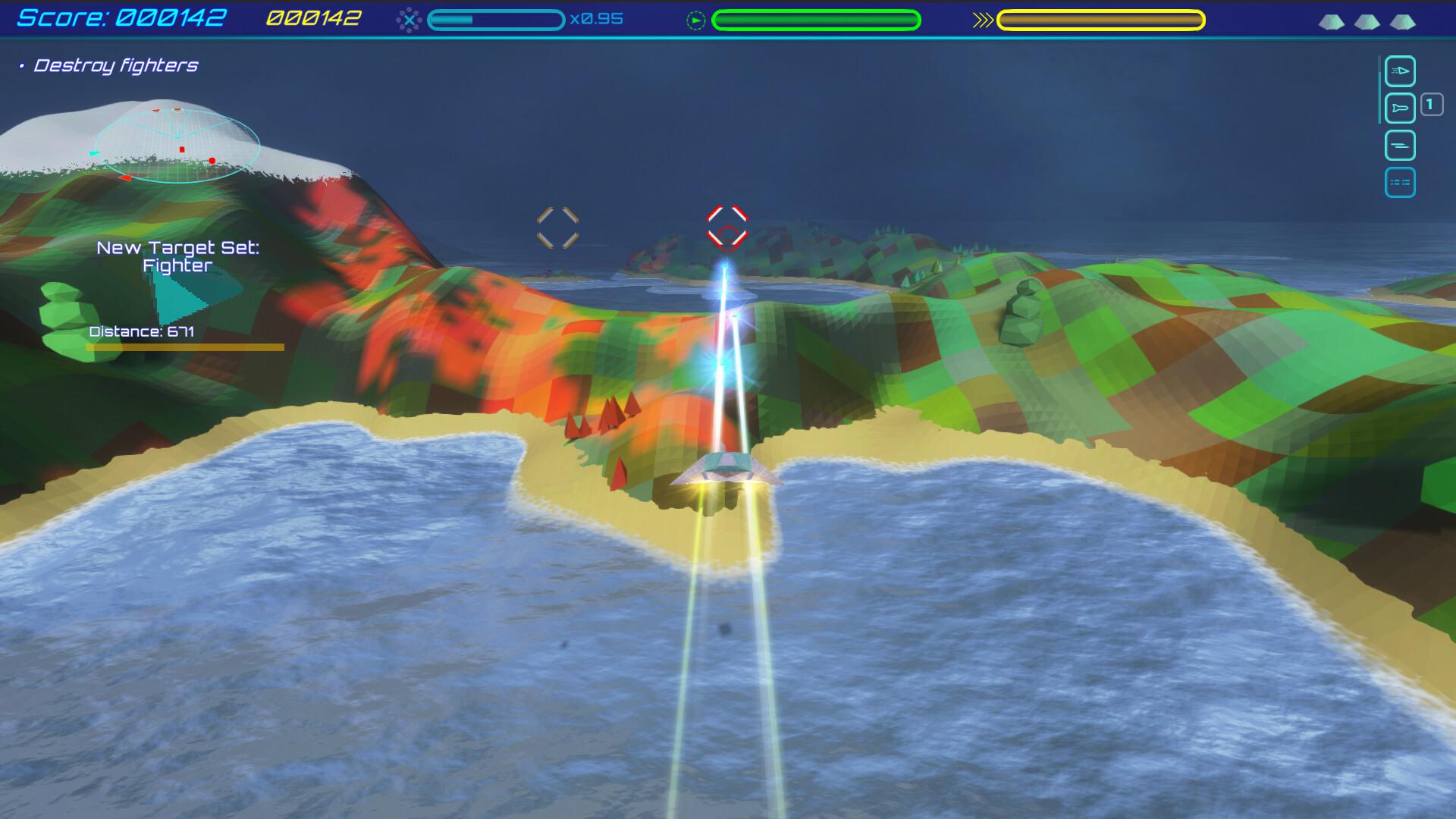Expand the New Target Set notification arrow
The image size is (1456, 819).
coord(190,296)
